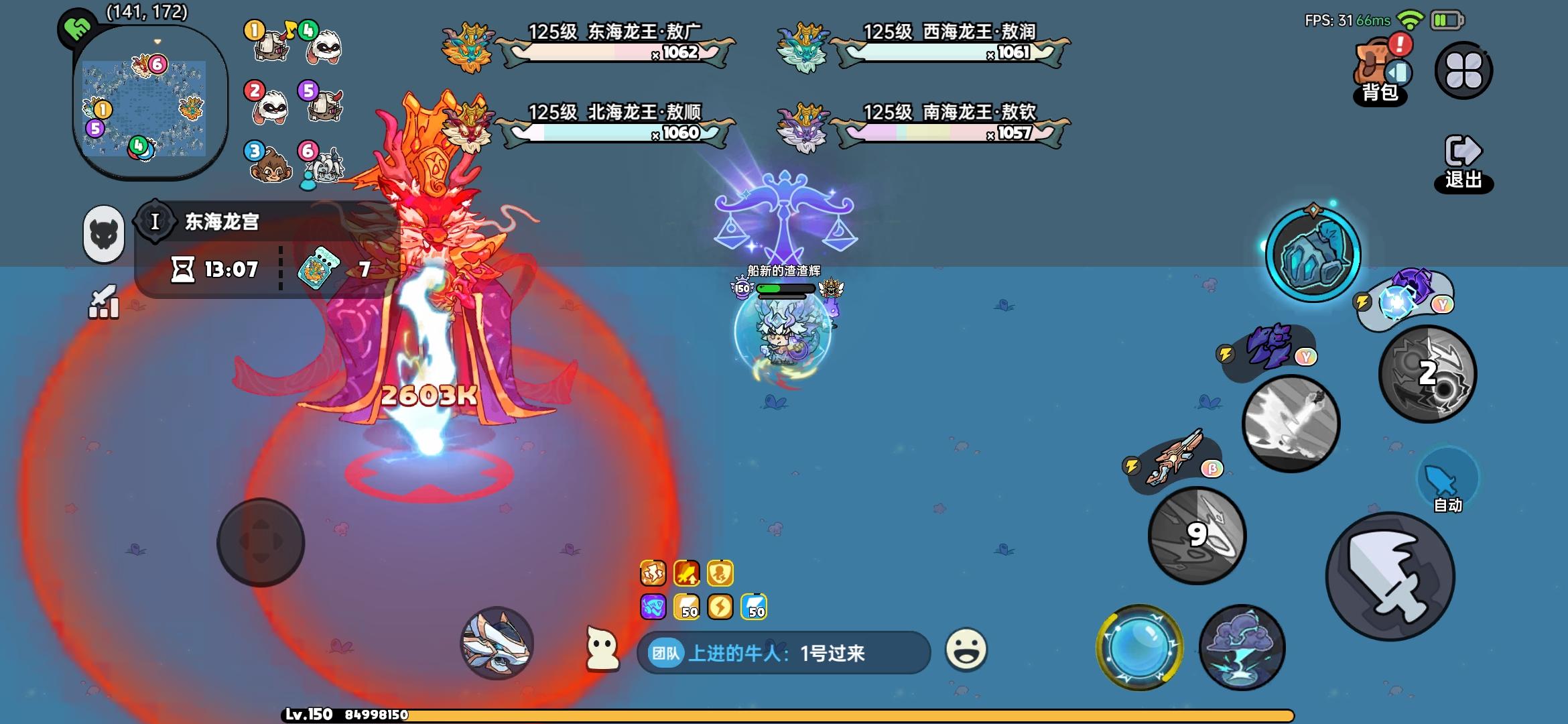This screenshot has width=1568, height=724.
Task: Open the combat stats sword icon
Action: 102,302
